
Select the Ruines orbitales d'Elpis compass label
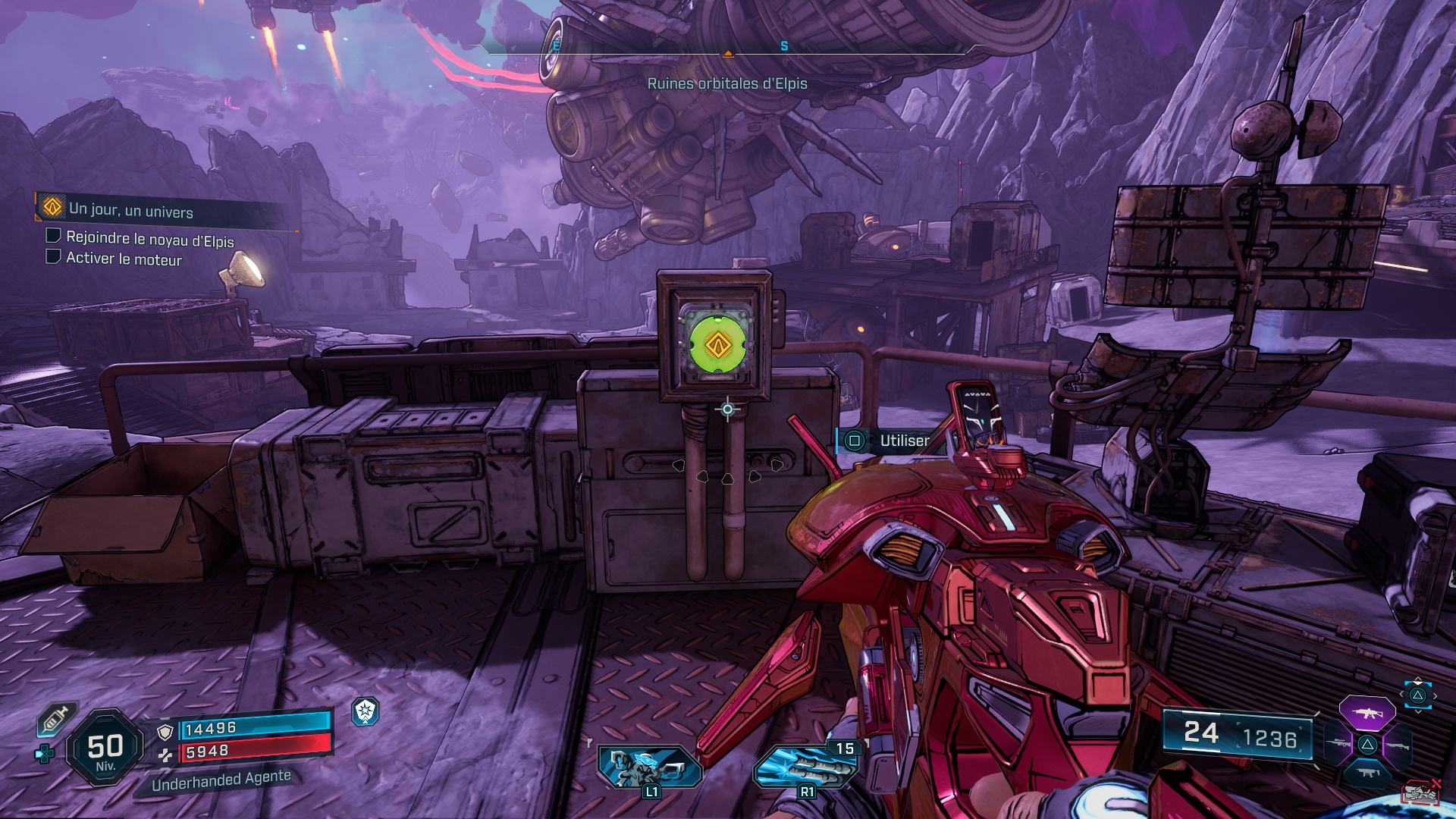tap(728, 85)
